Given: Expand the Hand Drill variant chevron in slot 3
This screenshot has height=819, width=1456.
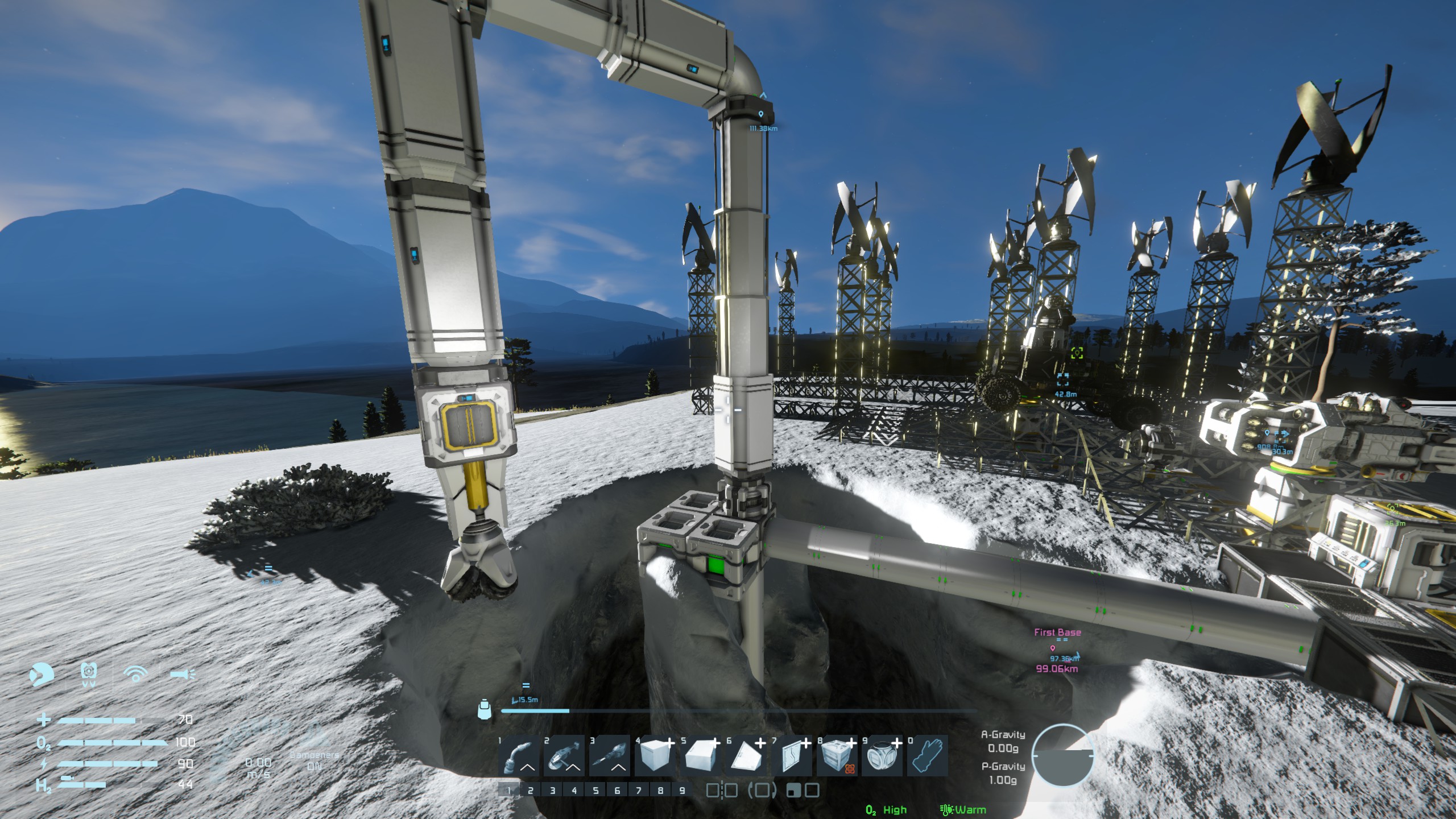Looking at the screenshot, I should [617, 768].
